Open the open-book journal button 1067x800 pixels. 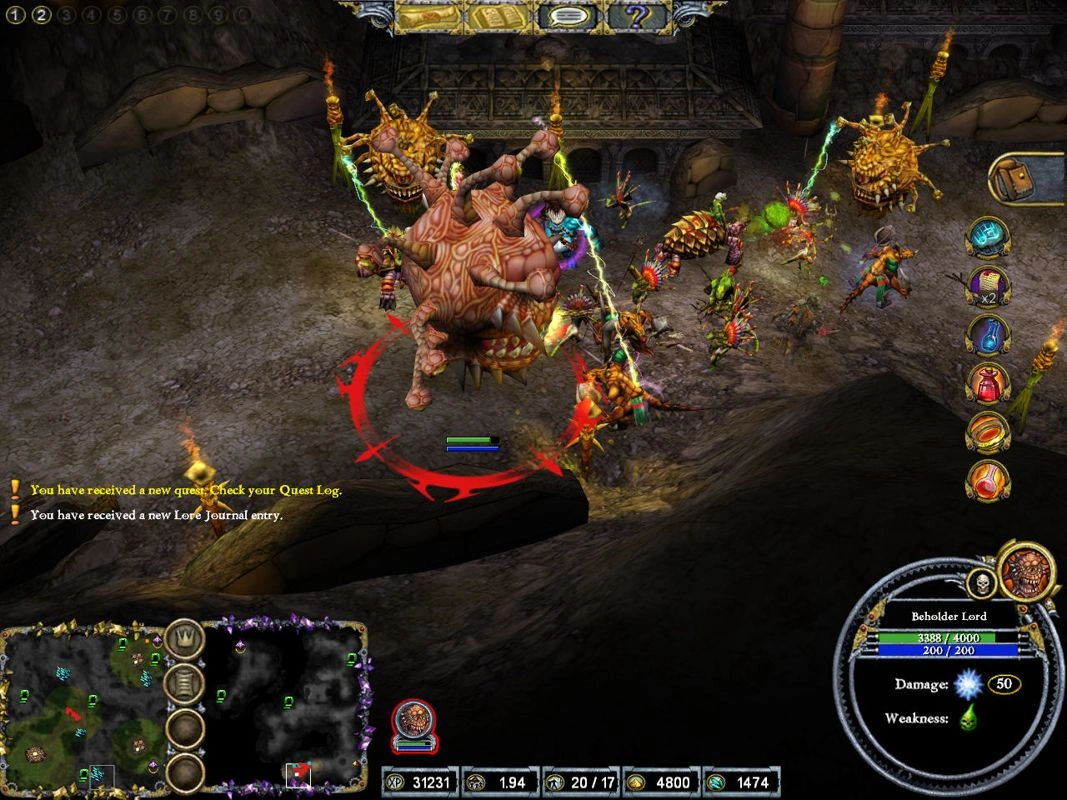[498, 17]
